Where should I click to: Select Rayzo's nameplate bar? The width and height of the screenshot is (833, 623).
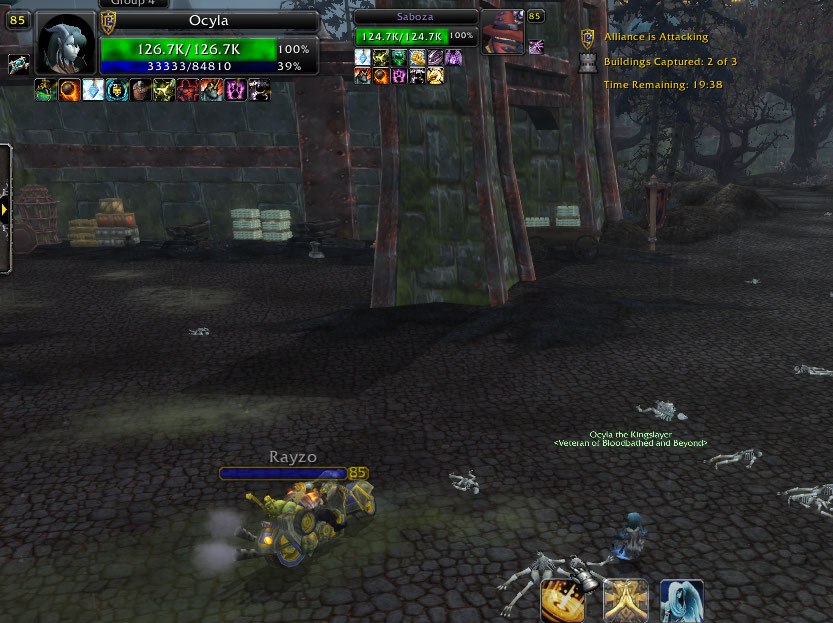[x=283, y=473]
